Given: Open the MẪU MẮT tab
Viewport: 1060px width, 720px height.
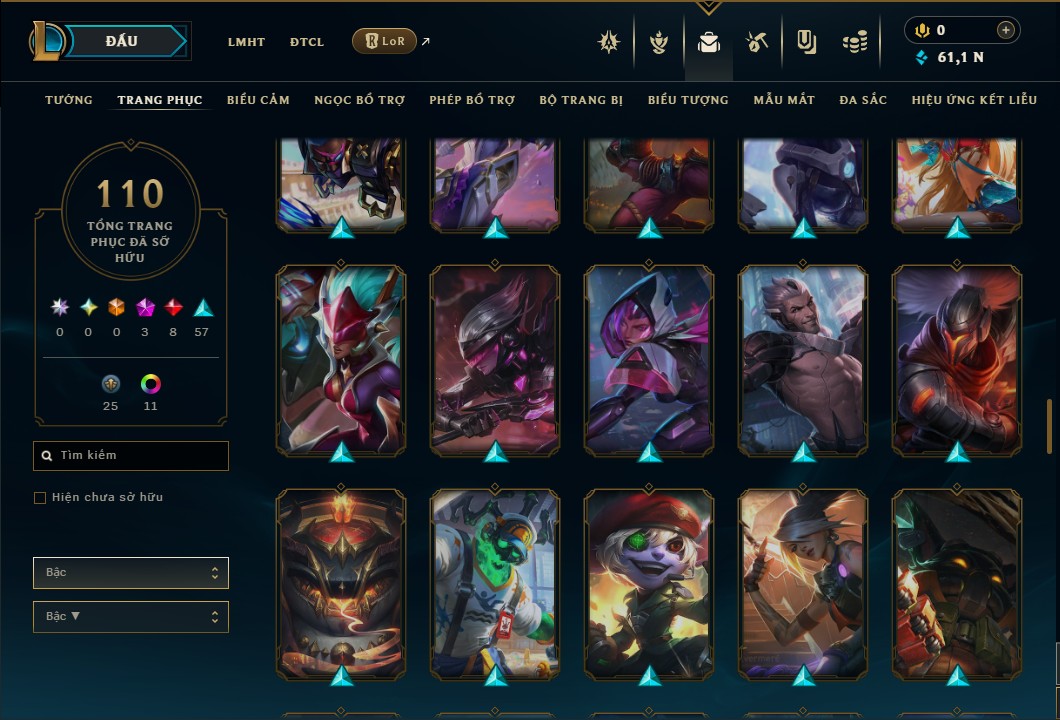Looking at the screenshot, I should 784,100.
